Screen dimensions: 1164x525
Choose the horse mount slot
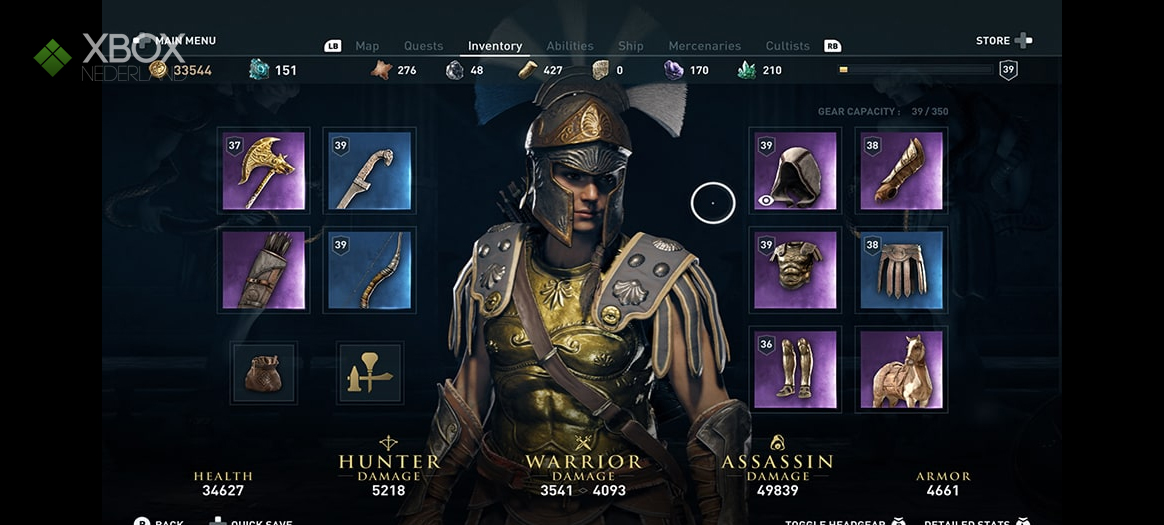click(901, 369)
